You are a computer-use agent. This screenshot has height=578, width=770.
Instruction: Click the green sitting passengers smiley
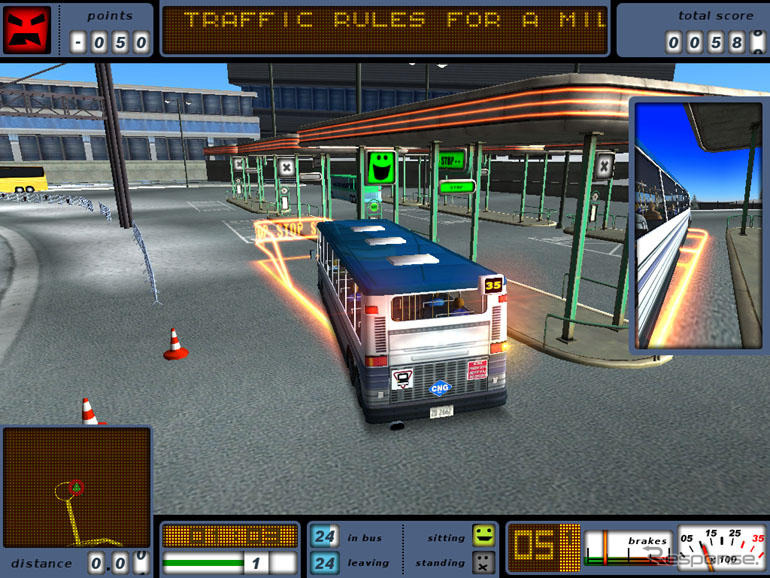click(x=484, y=535)
